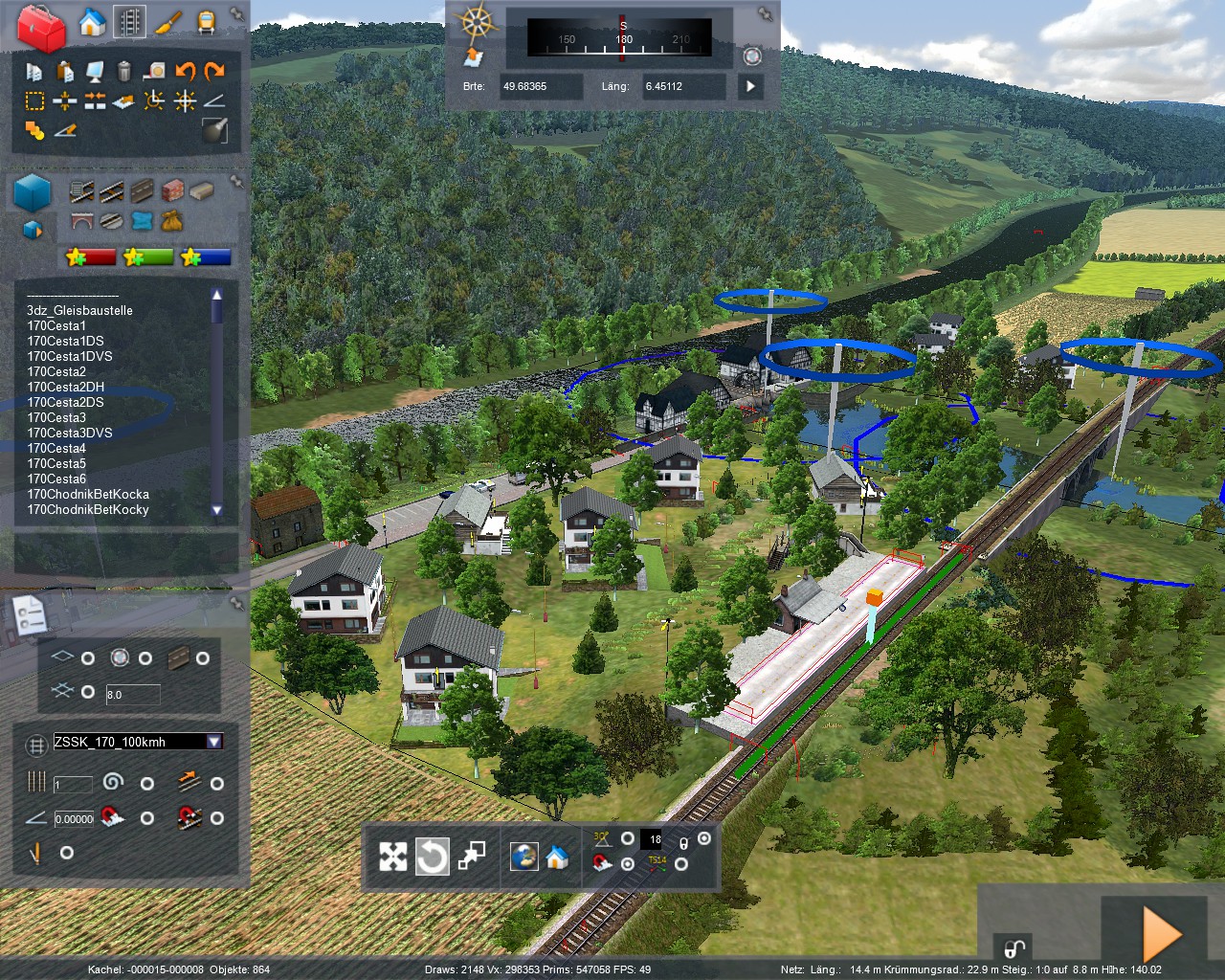This screenshot has height=980, width=1225.
Task: Click the orange undo arrow
Action: [x=185, y=71]
